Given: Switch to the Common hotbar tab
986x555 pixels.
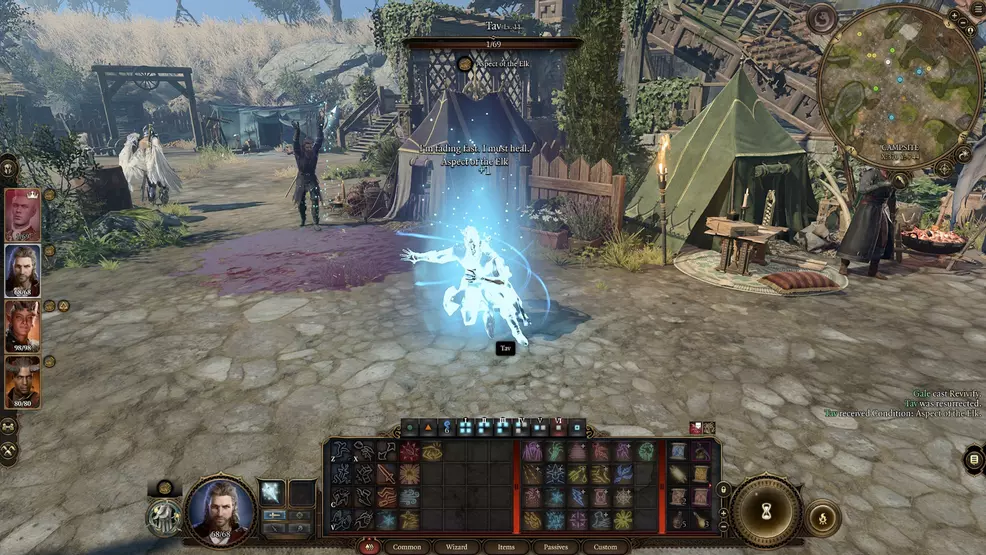Looking at the screenshot, I should 407,547.
